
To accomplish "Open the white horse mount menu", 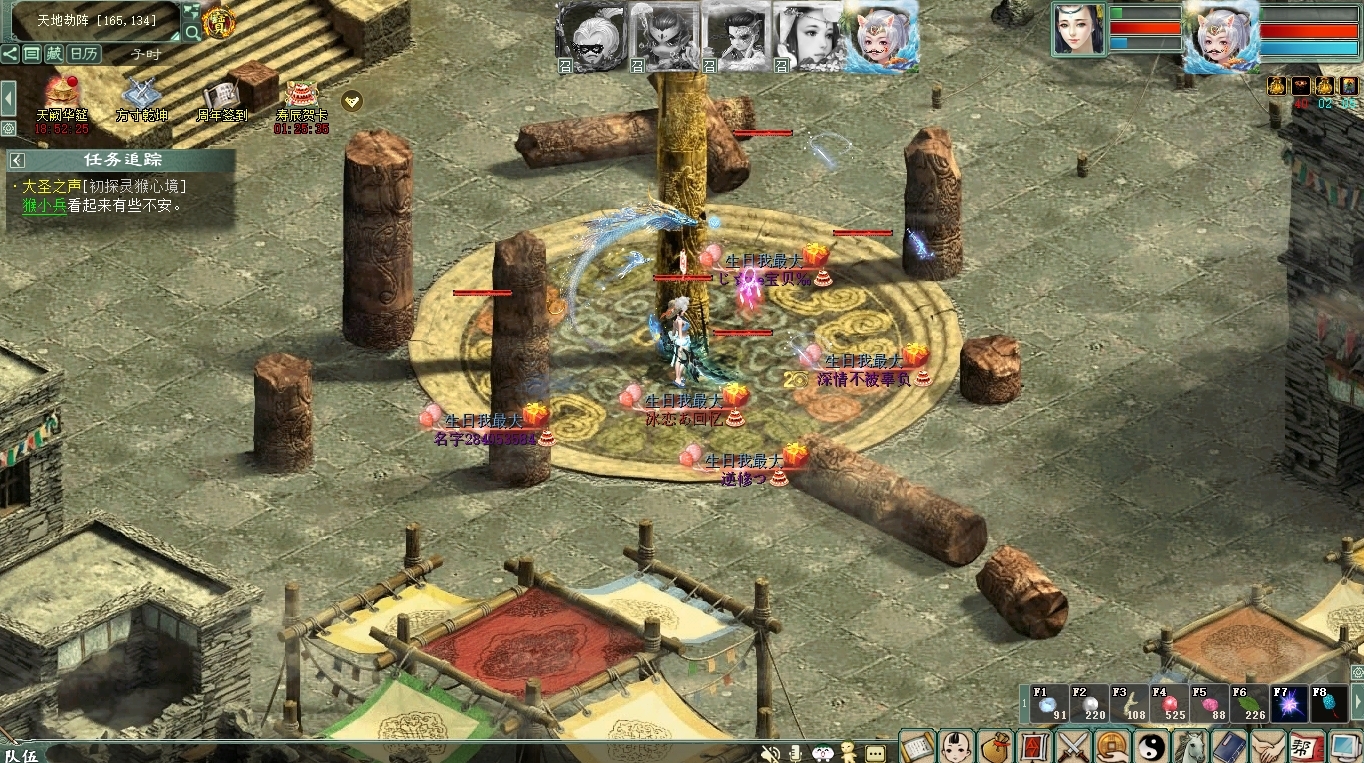I will point(1190,746).
